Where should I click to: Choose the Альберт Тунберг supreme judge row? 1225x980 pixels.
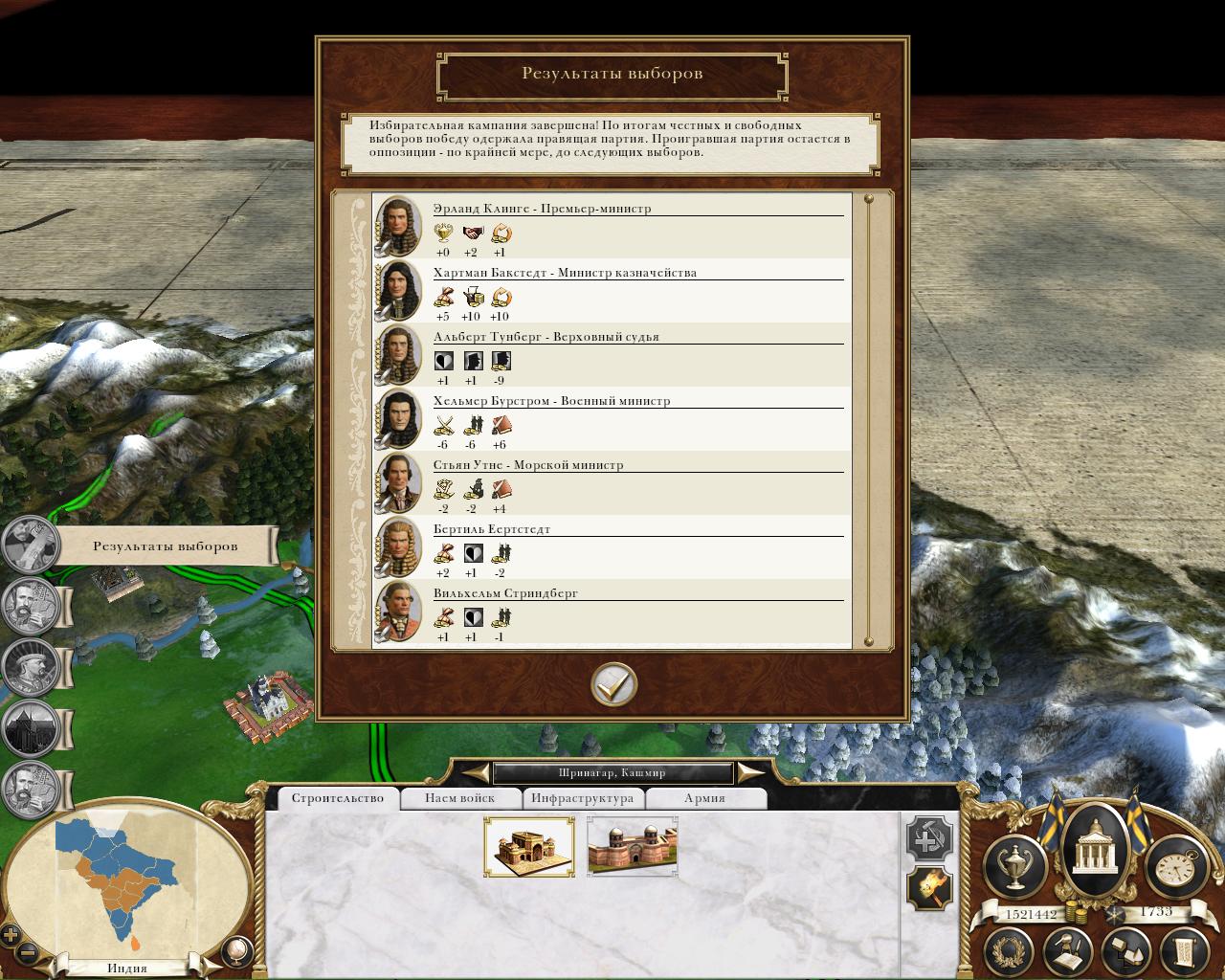[x=612, y=356]
